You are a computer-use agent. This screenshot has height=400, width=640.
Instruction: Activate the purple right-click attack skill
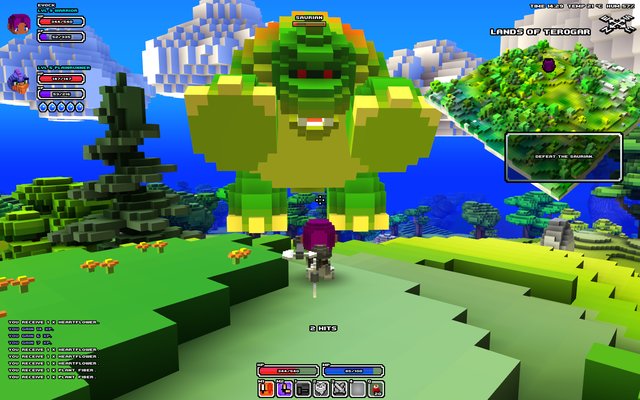pos(285,389)
